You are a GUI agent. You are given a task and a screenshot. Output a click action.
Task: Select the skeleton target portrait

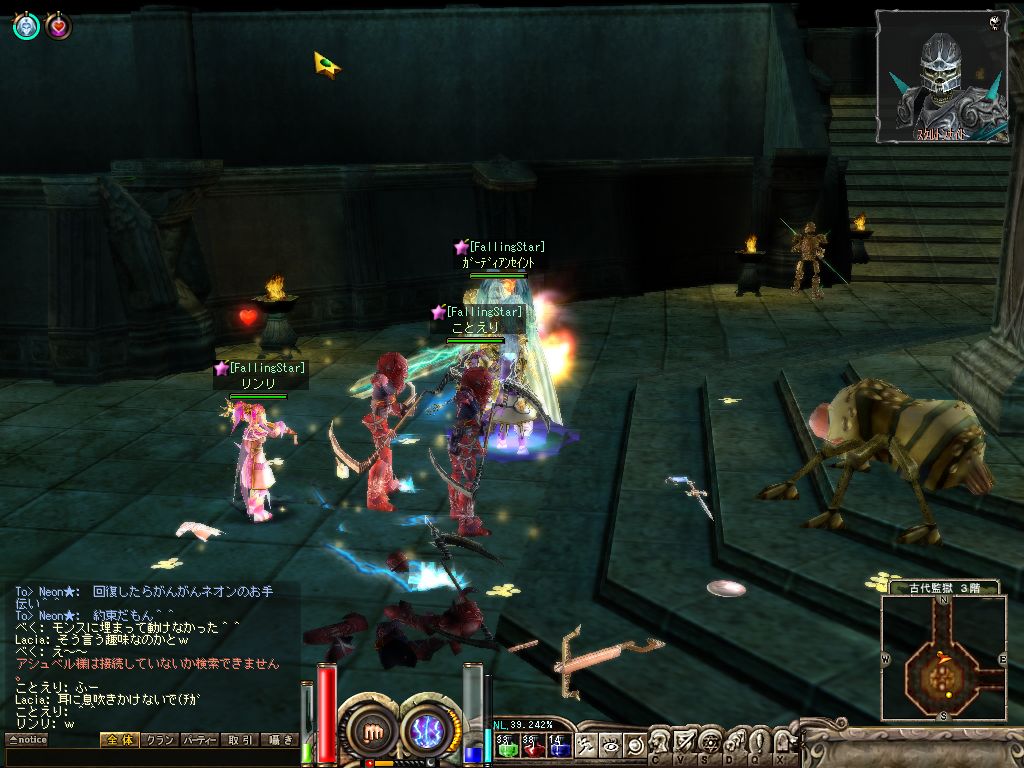941,77
